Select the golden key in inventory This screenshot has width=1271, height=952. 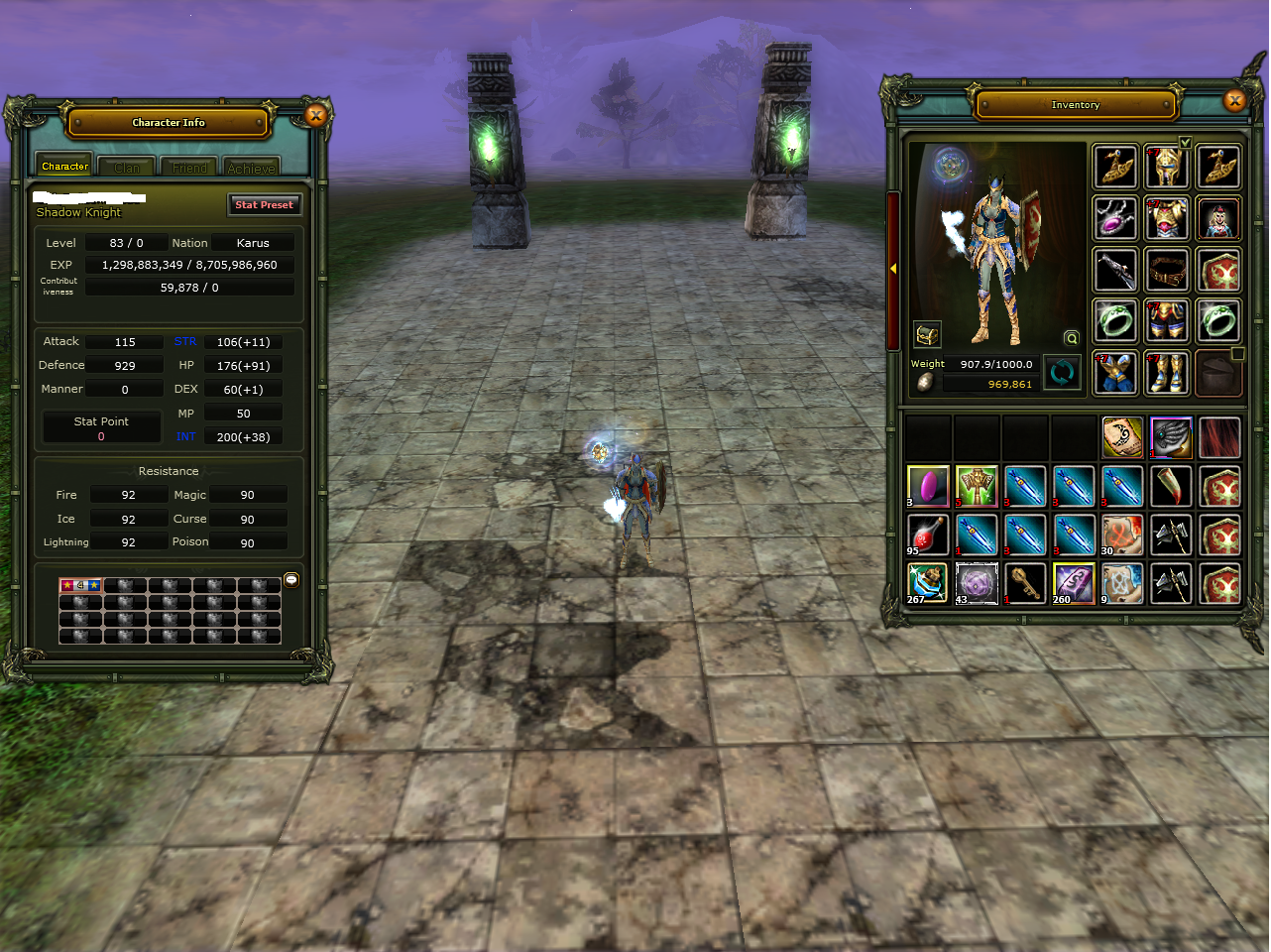[1025, 583]
